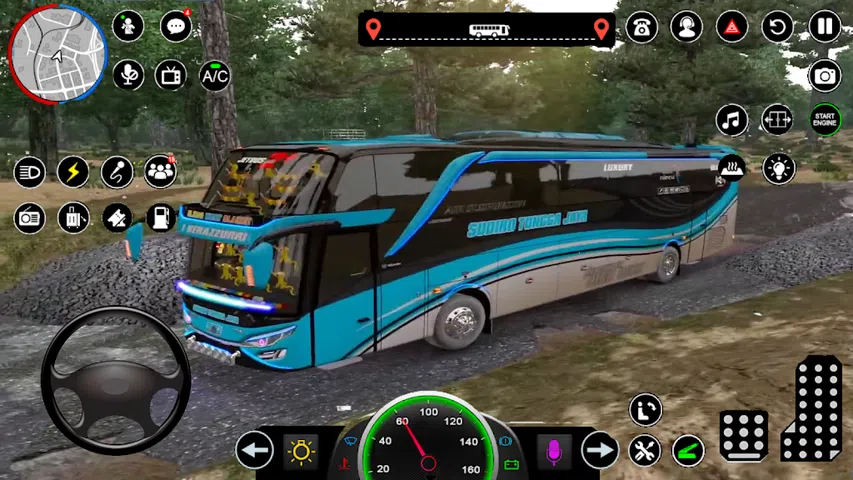Open the bus doors
Image resolution: width=853 pixels, height=480 pixels.
(777, 120)
